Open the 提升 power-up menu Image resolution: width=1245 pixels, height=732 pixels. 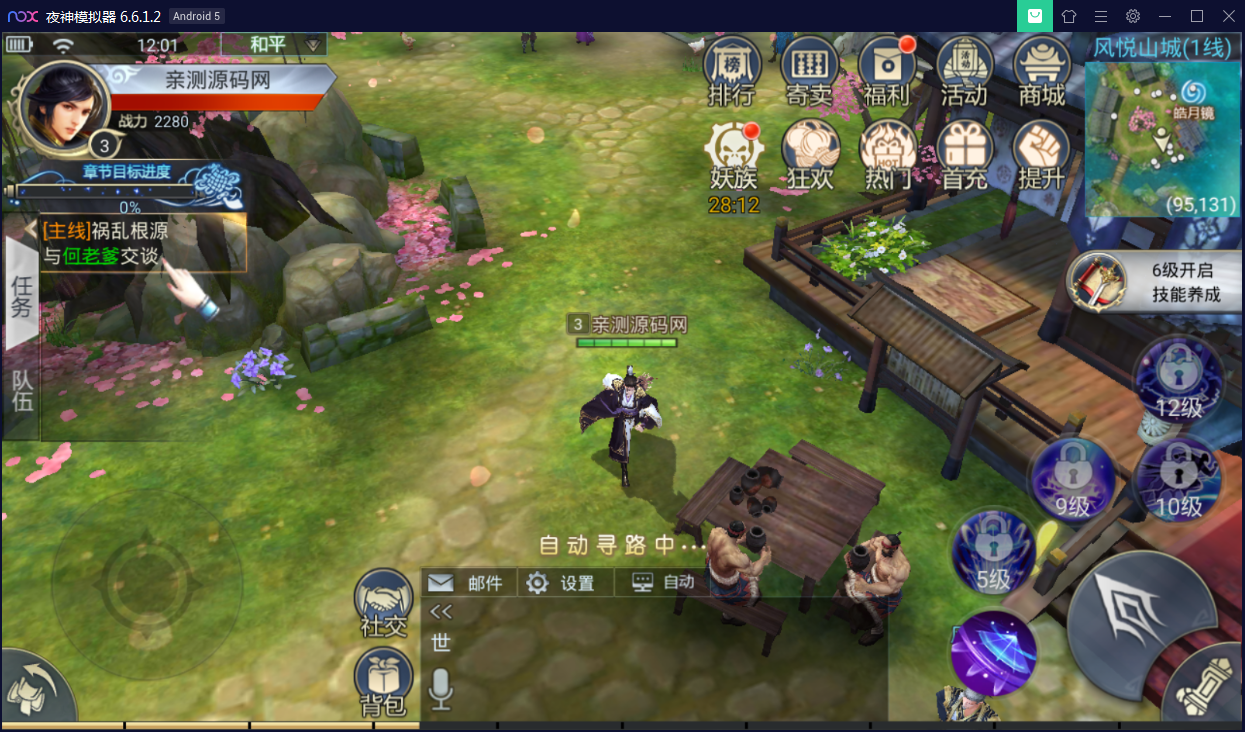click(x=1041, y=156)
